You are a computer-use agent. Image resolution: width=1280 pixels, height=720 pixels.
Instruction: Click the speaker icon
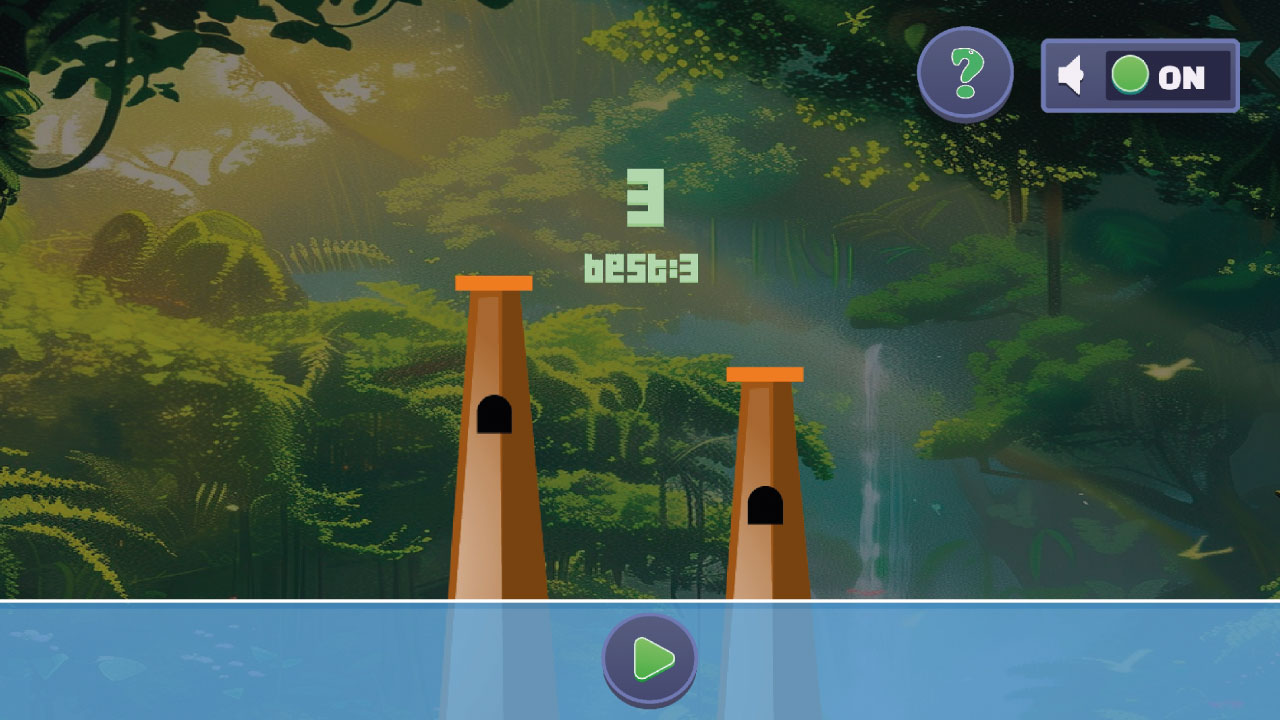click(x=1073, y=76)
